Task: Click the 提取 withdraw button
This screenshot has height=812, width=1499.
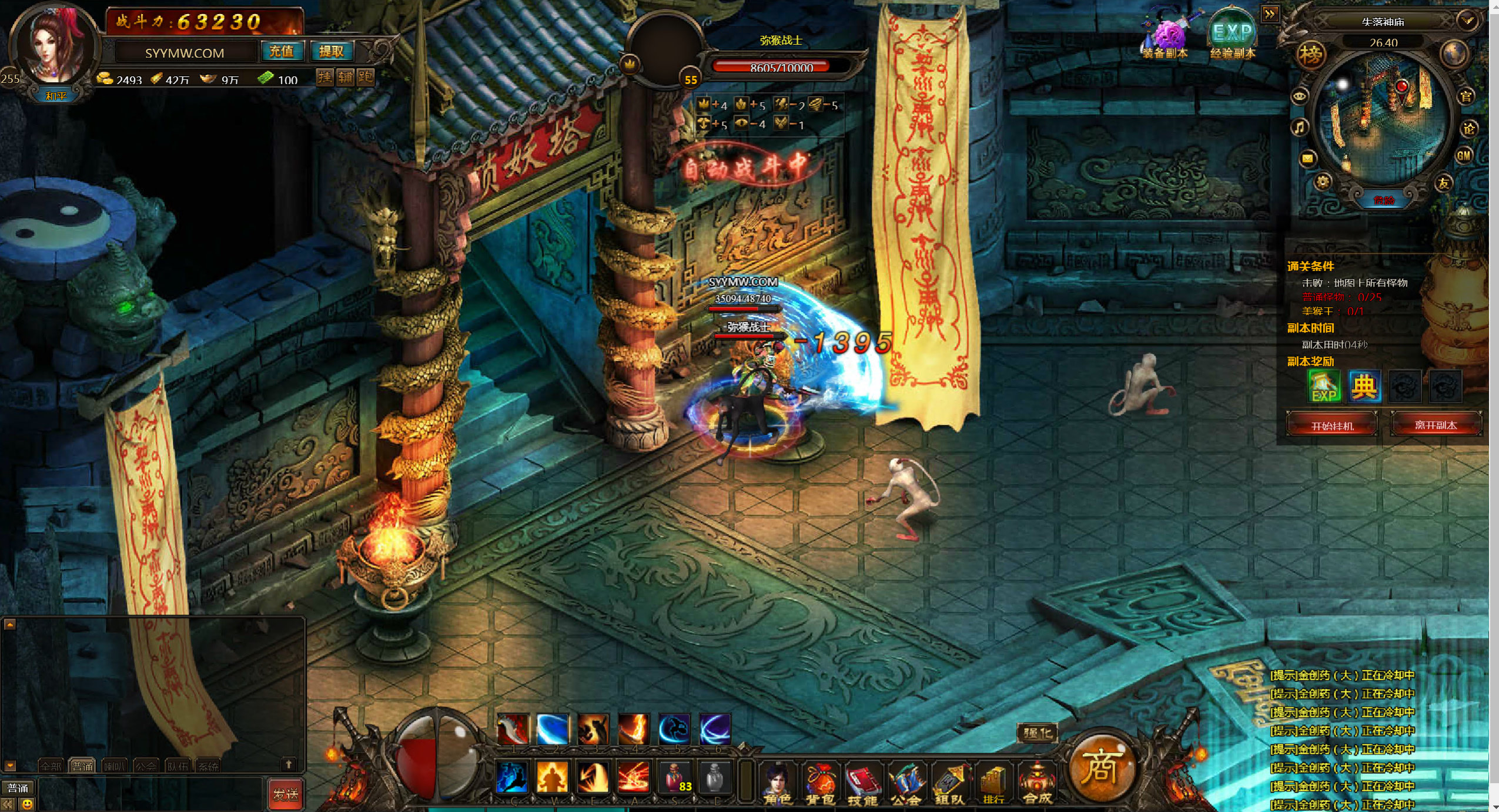Action: [331, 52]
